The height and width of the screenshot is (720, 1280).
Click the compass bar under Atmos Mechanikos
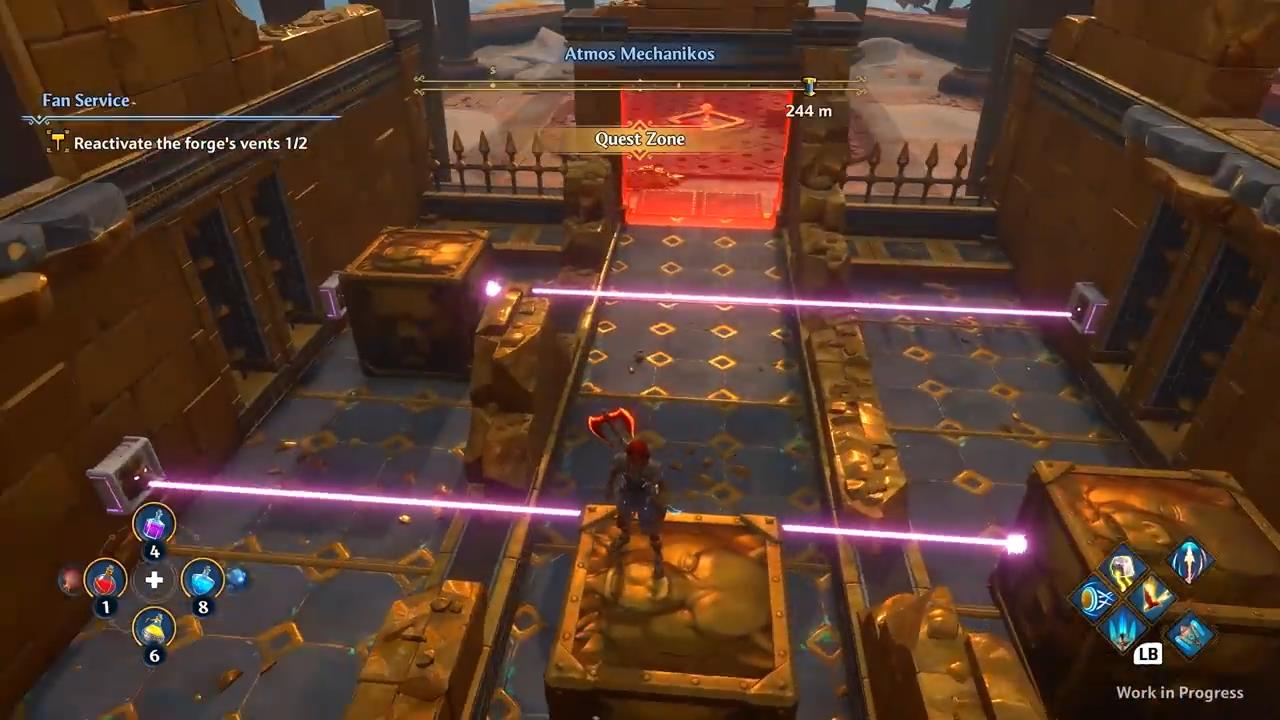(x=640, y=88)
